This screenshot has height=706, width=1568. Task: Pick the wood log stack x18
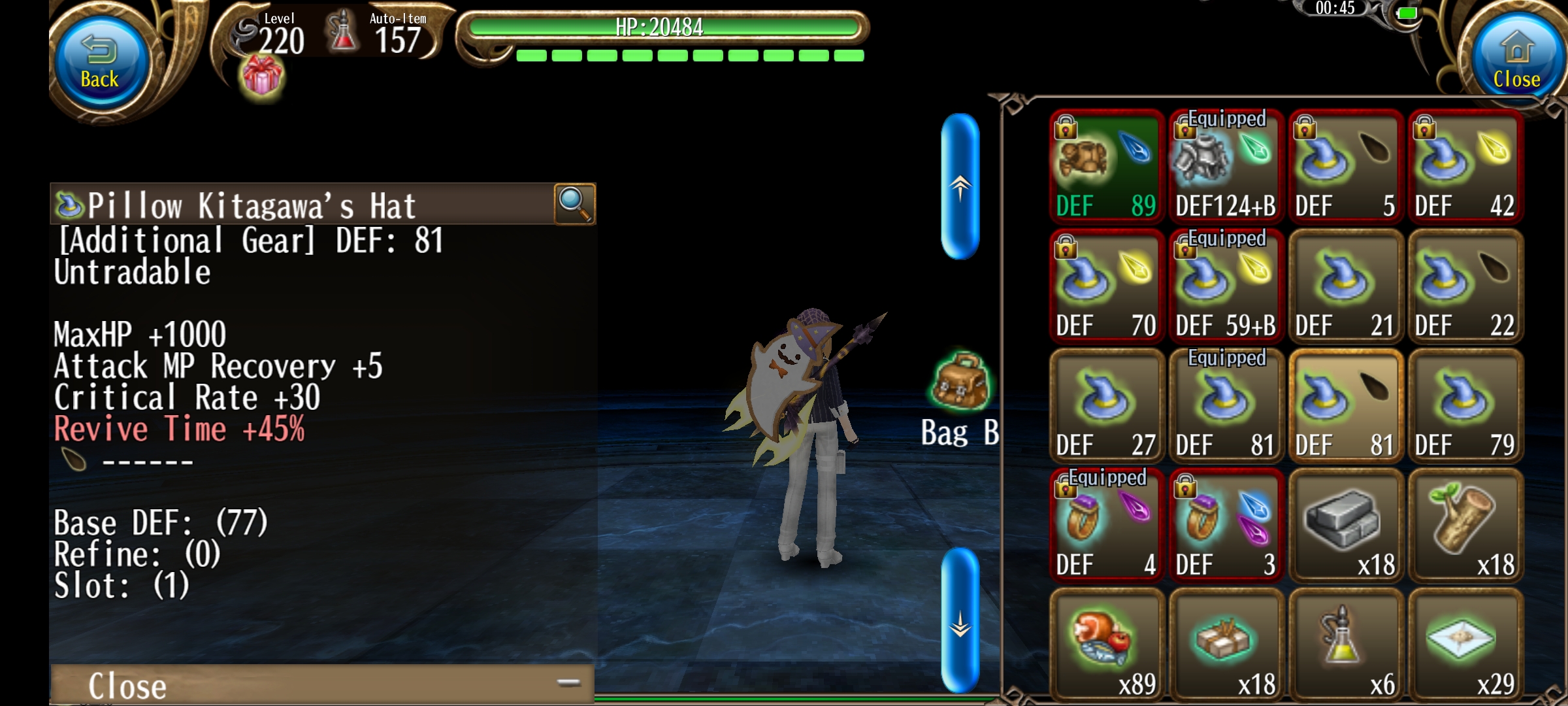point(1465,525)
